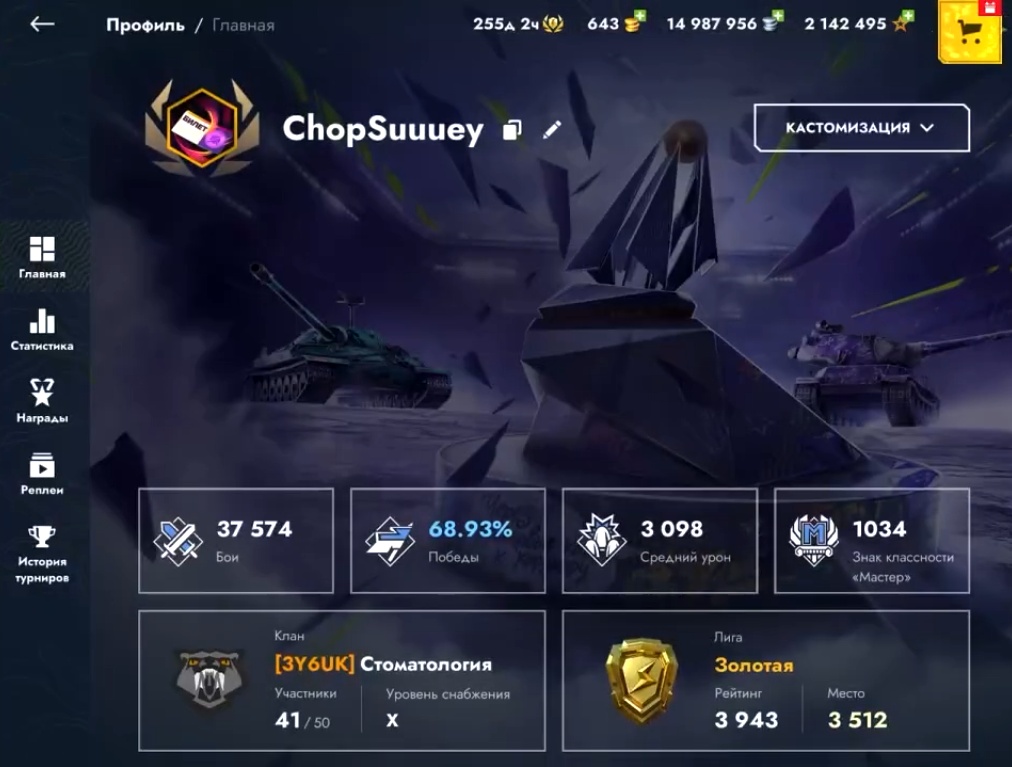1012x767 pixels.
Task: Open the Золотая league rating panel
Action: click(765, 680)
